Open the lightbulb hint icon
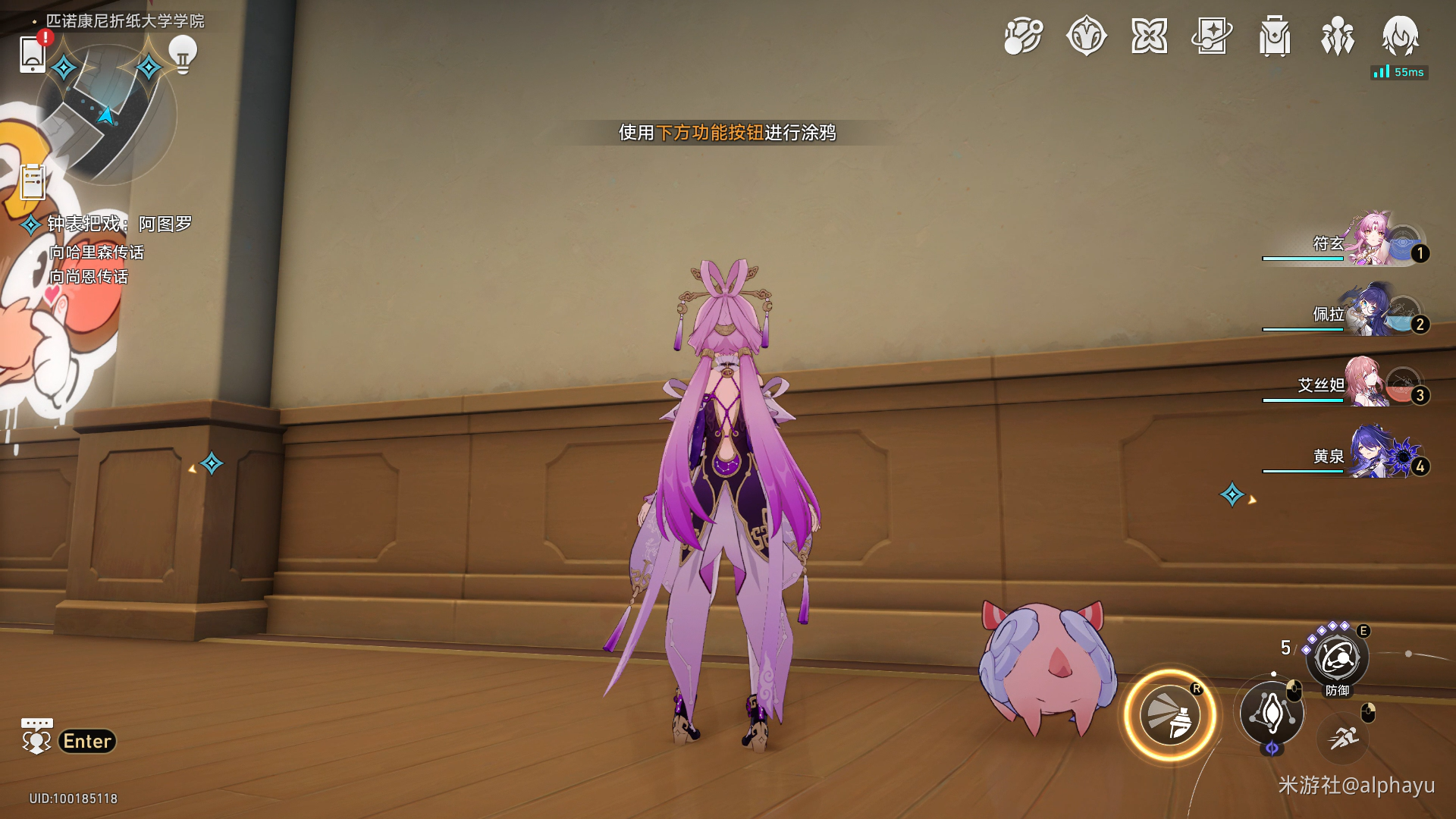1456x819 pixels. click(182, 54)
